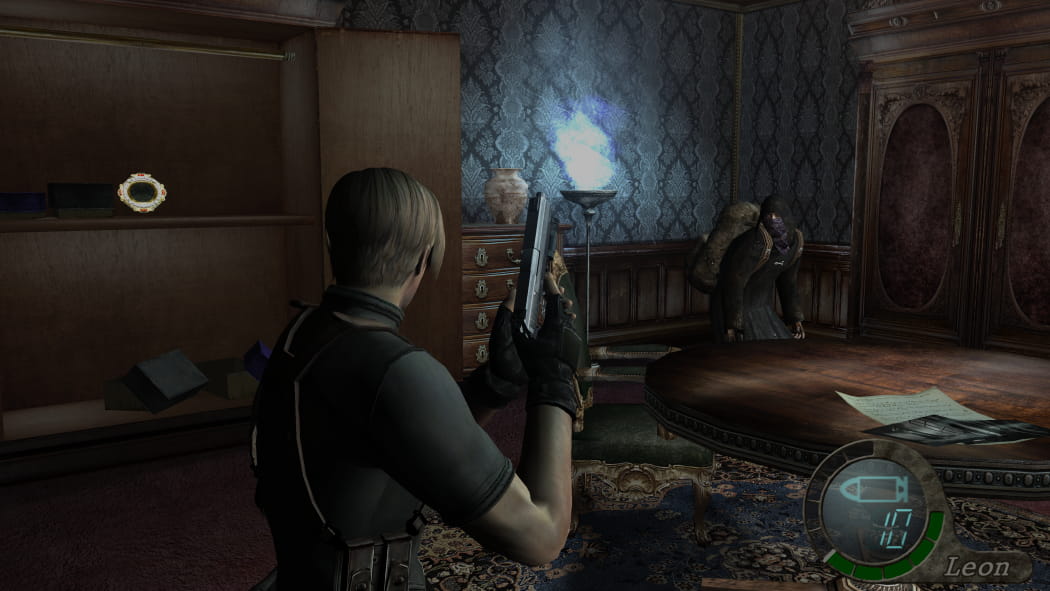Click the bullet icon in the health gauge
The height and width of the screenshot is (591, 1050).
[x=872, y=490]
